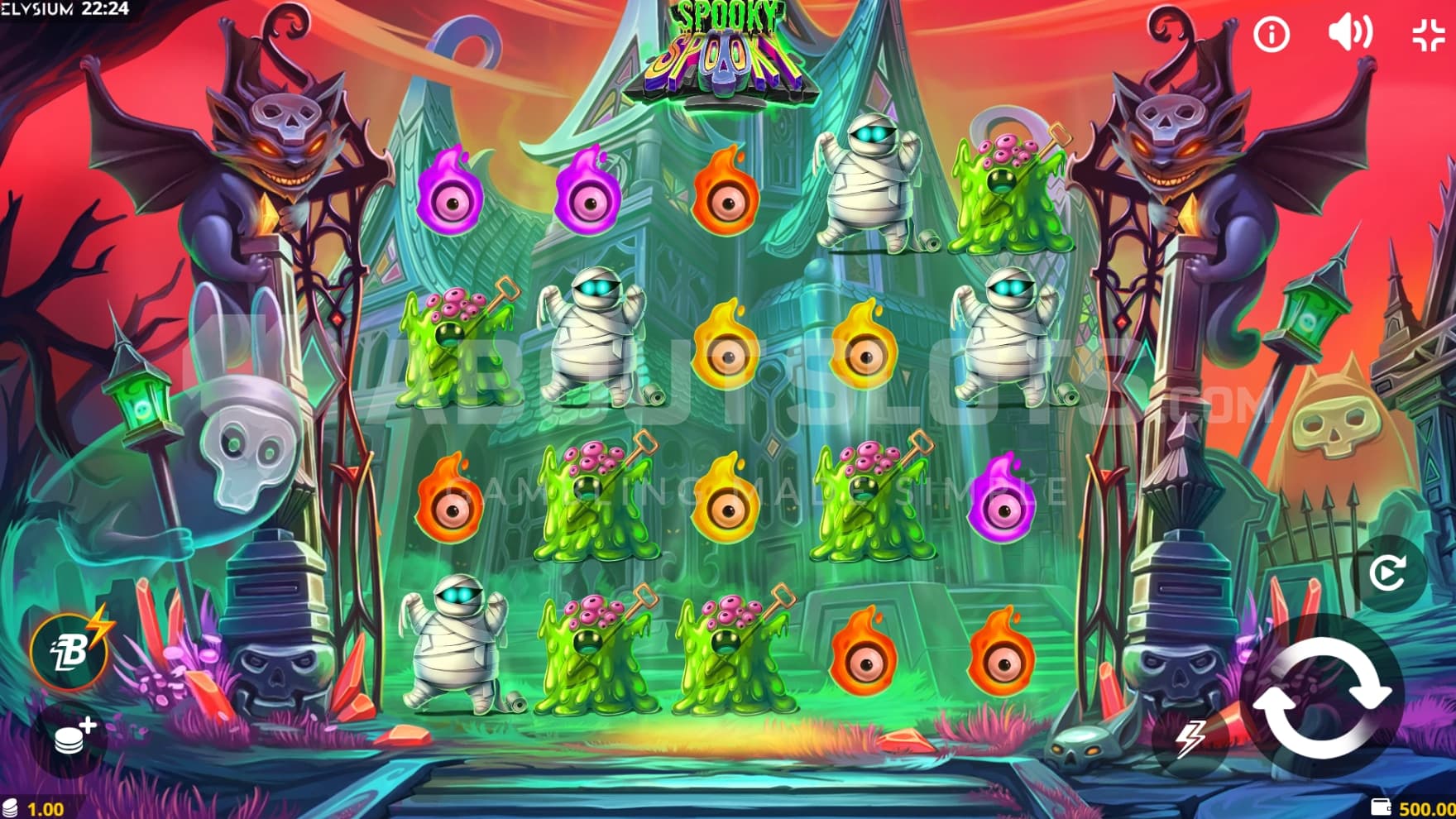Exit fullscreen mode
Viewport: 1456px width, 819px height.
(x=1428, y=35)
